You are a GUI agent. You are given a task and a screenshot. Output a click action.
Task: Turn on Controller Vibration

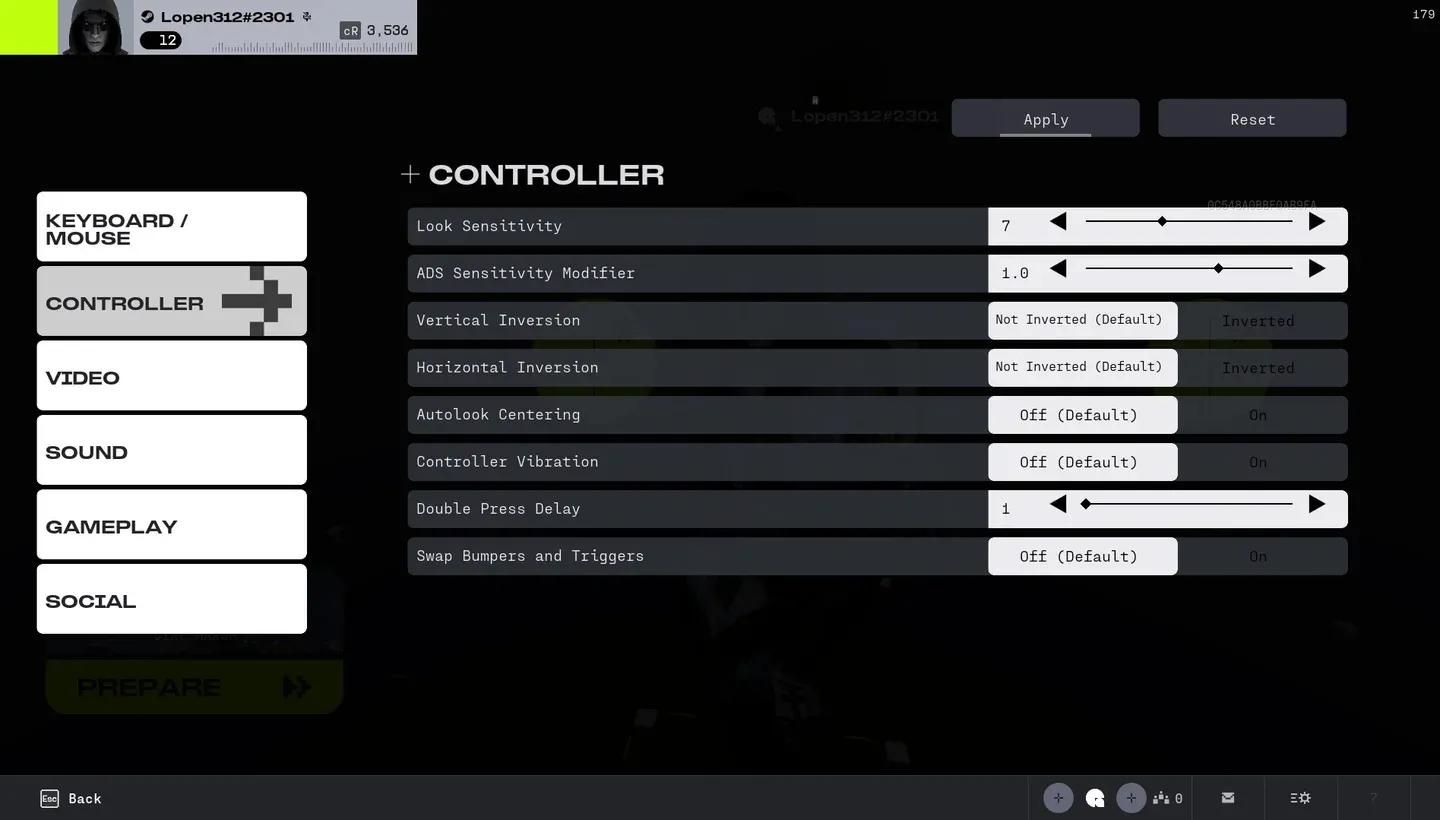click(x=1258, y=462)
